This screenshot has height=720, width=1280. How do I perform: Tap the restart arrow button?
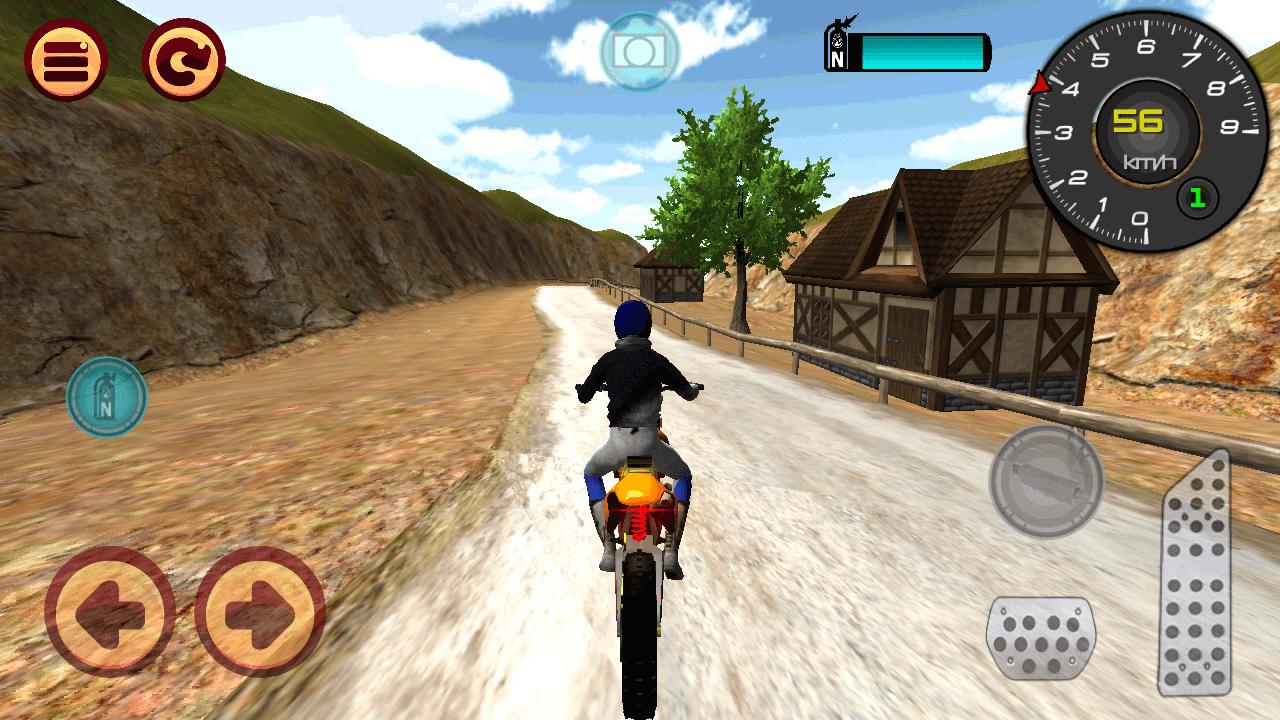coord(184,59)
